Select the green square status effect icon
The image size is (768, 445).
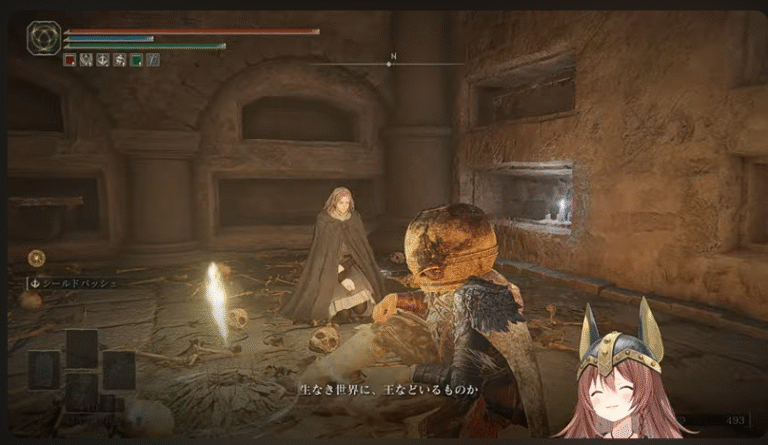click(136, 60)
